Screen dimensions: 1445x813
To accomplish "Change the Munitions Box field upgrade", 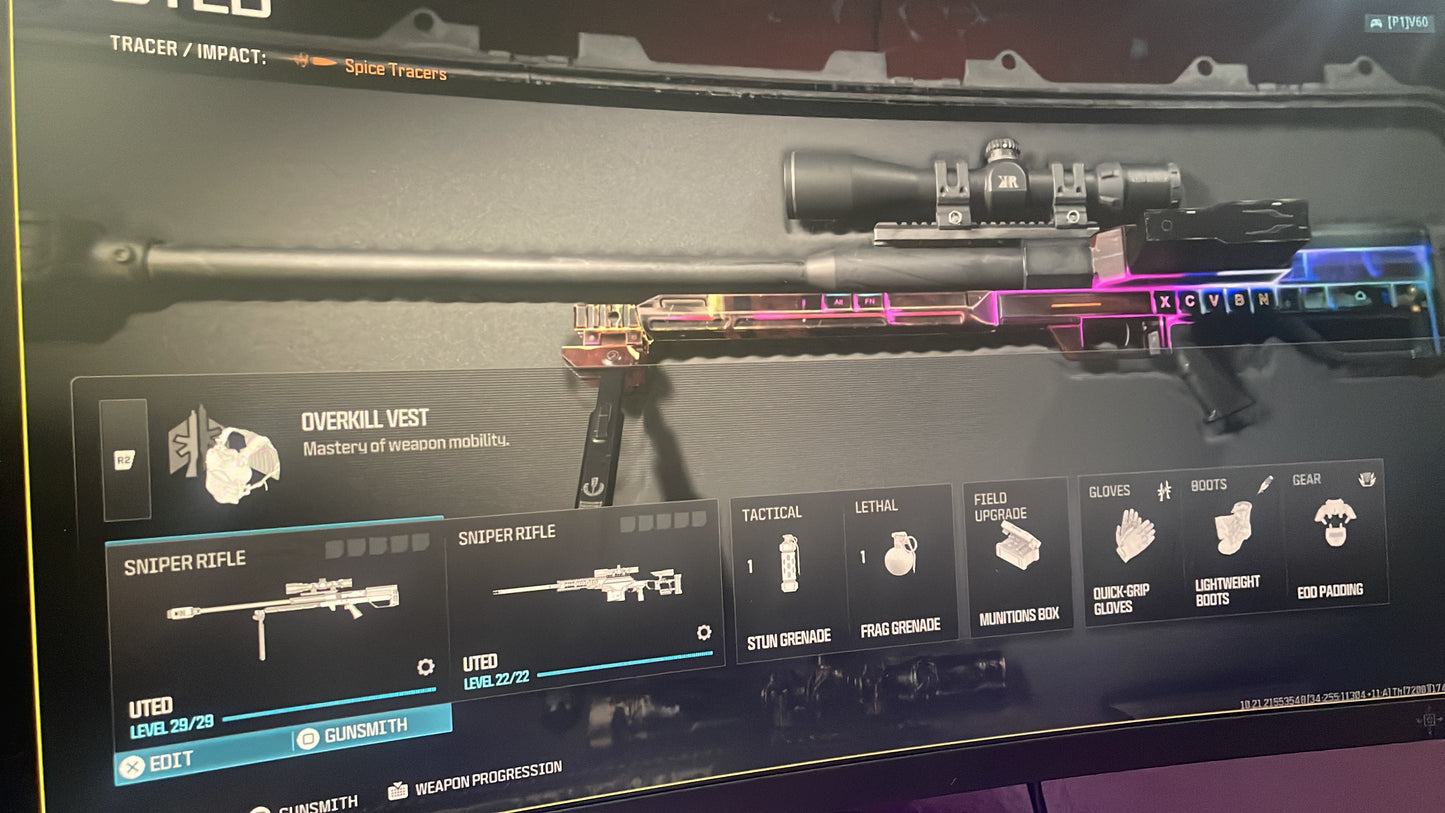I will click(1018, 556).
